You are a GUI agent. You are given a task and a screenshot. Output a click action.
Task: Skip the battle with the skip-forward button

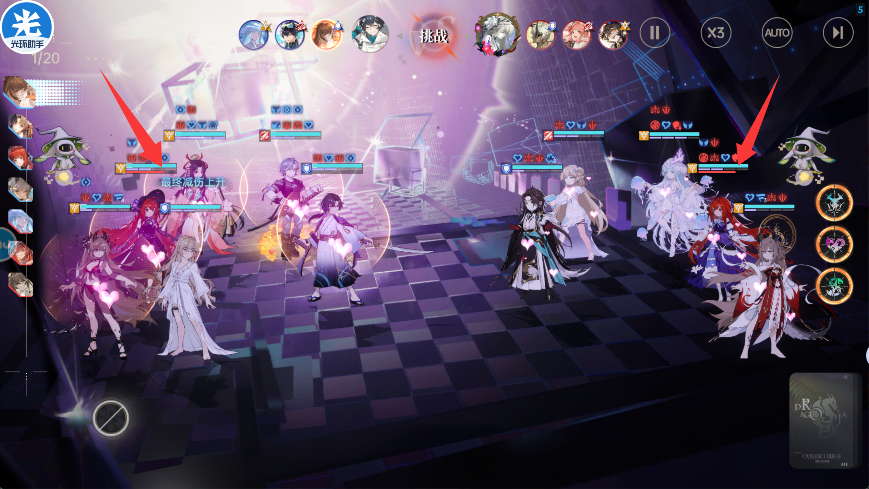tap(838, 33)
